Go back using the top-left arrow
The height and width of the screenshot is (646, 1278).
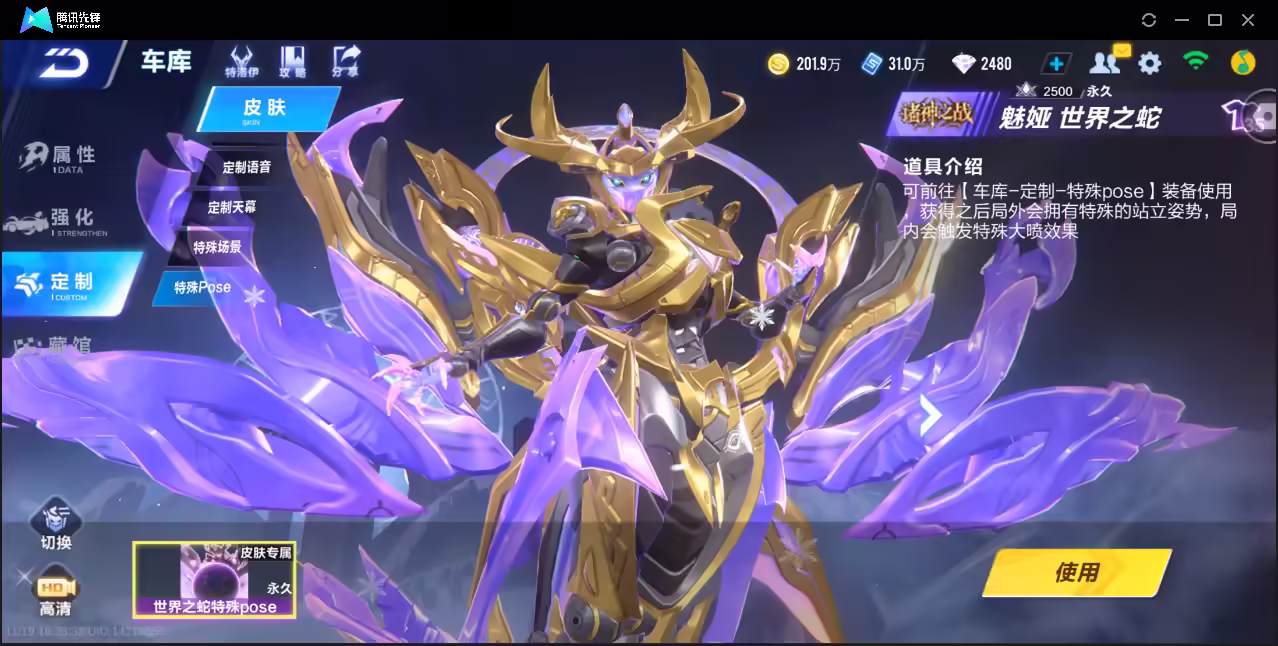point(65,63)
